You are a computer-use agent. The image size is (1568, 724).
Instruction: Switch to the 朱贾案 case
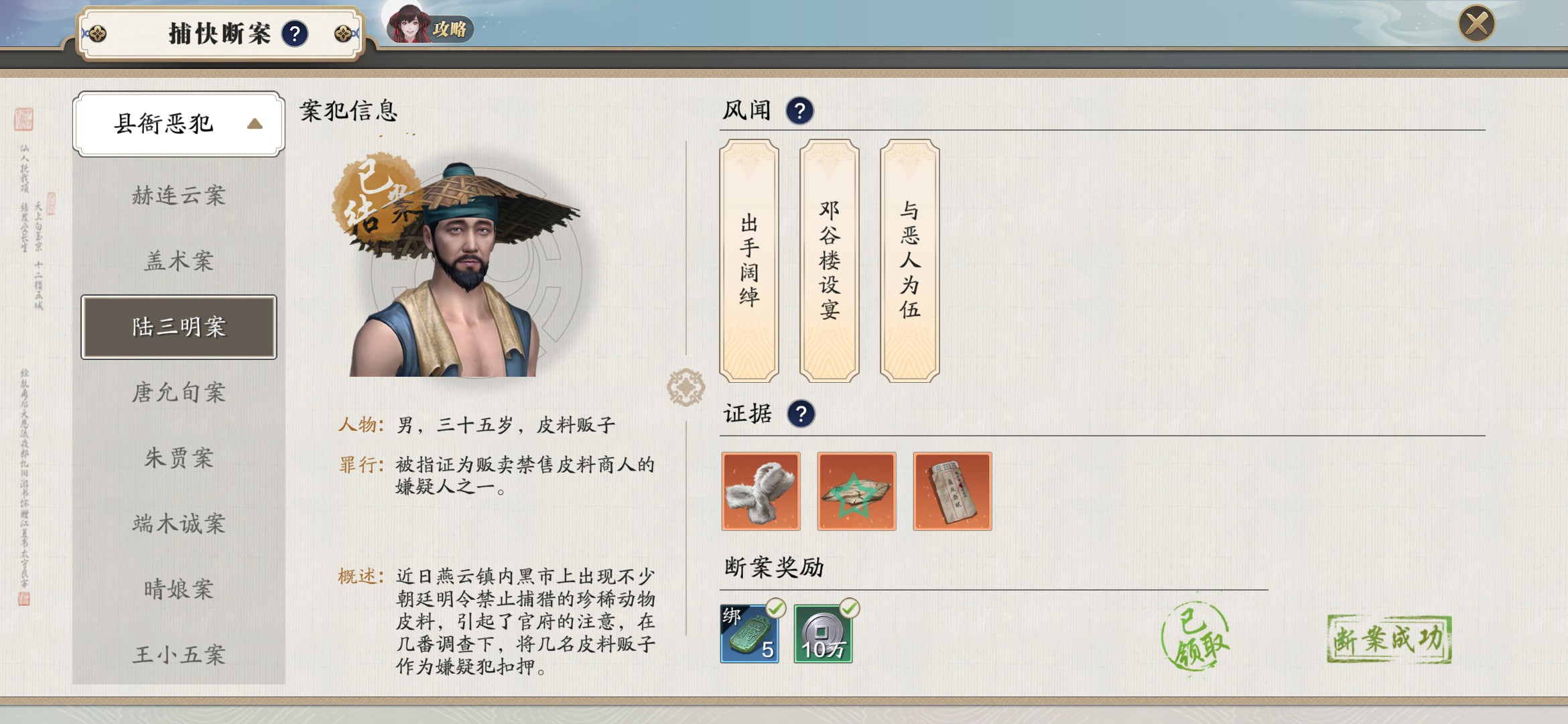tap(178, 458)
